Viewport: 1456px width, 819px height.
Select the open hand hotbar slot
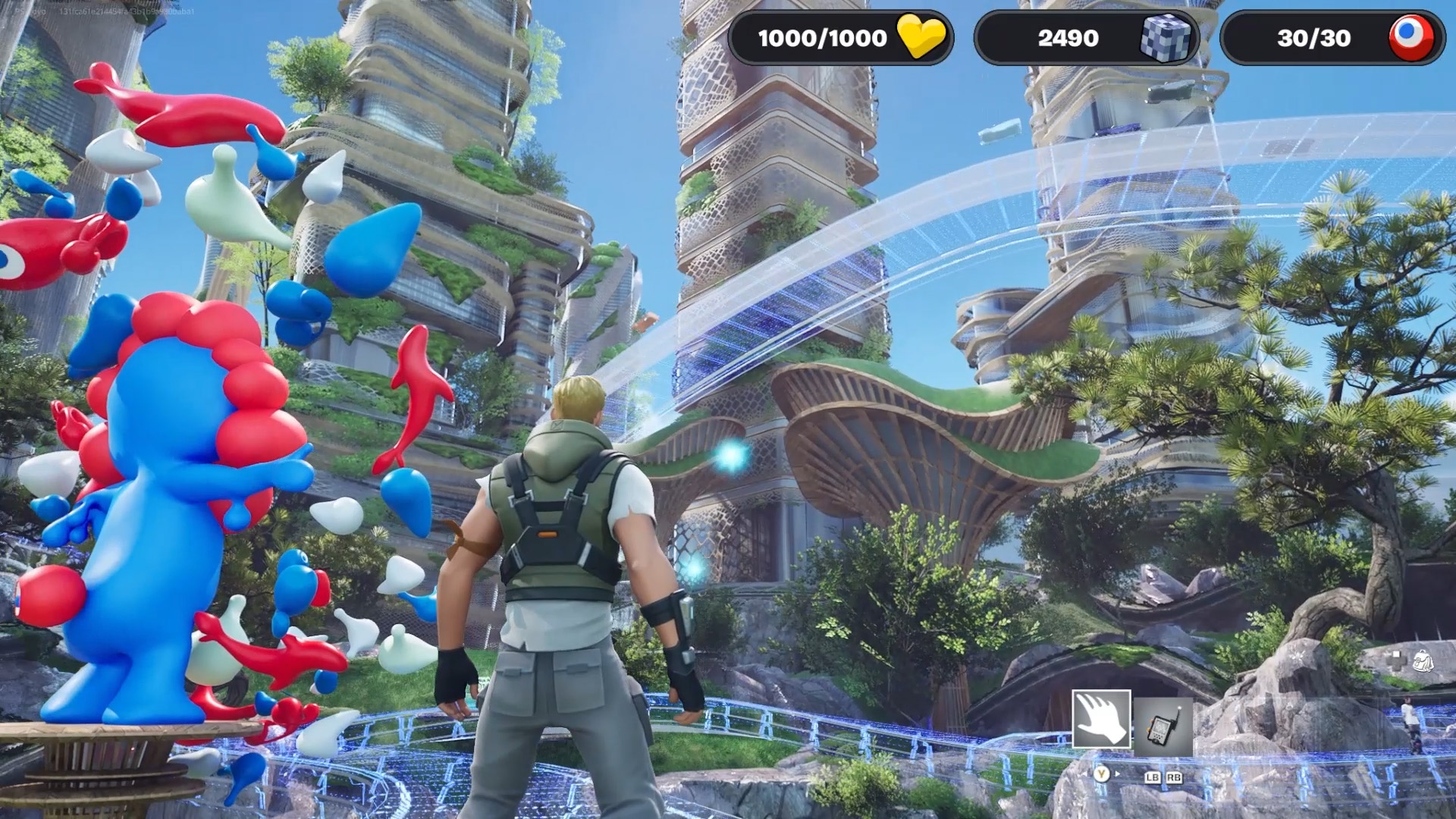click(1101, 719)
